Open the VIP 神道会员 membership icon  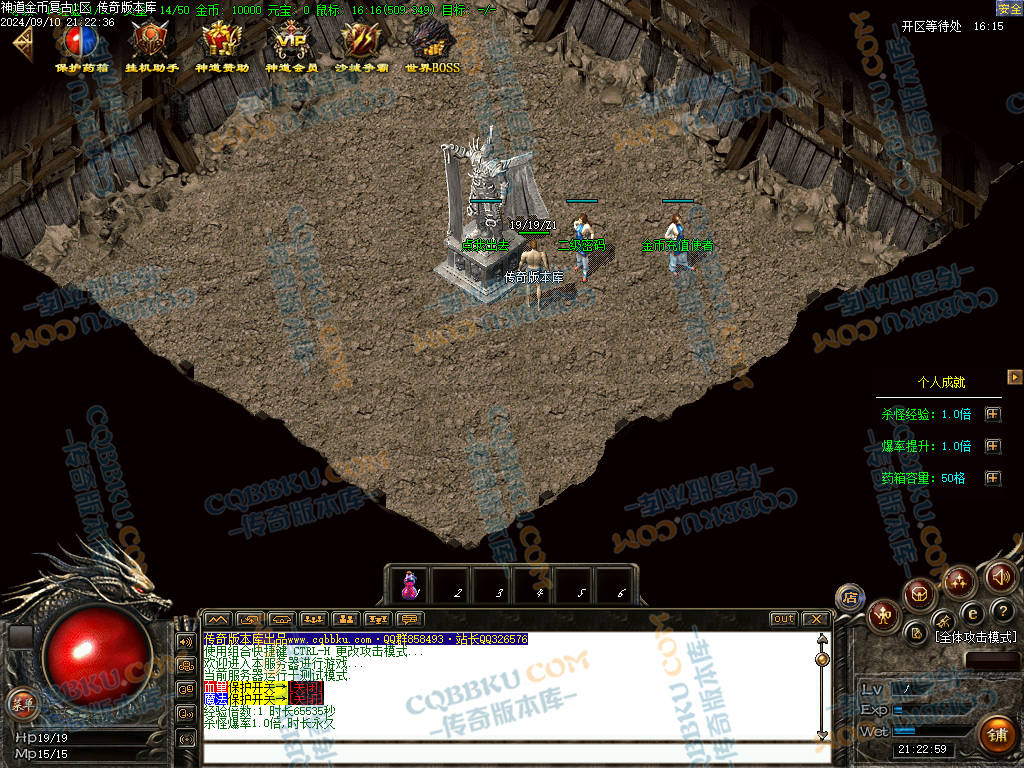[x=292, y=43]
